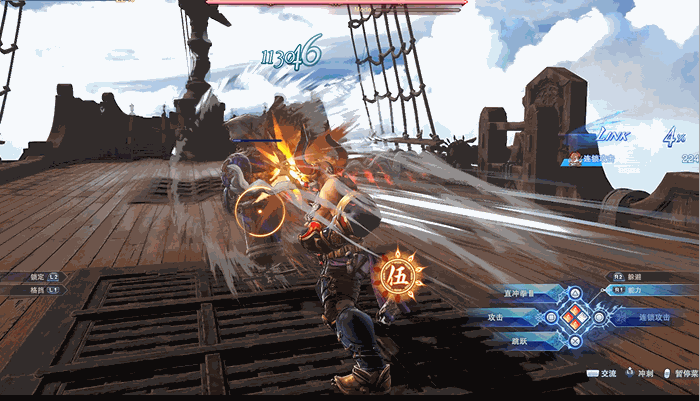Viewport: 700px width, 401px height.
Task: Click the 冲刺 sprint option
Action: (x=643, y=373)
